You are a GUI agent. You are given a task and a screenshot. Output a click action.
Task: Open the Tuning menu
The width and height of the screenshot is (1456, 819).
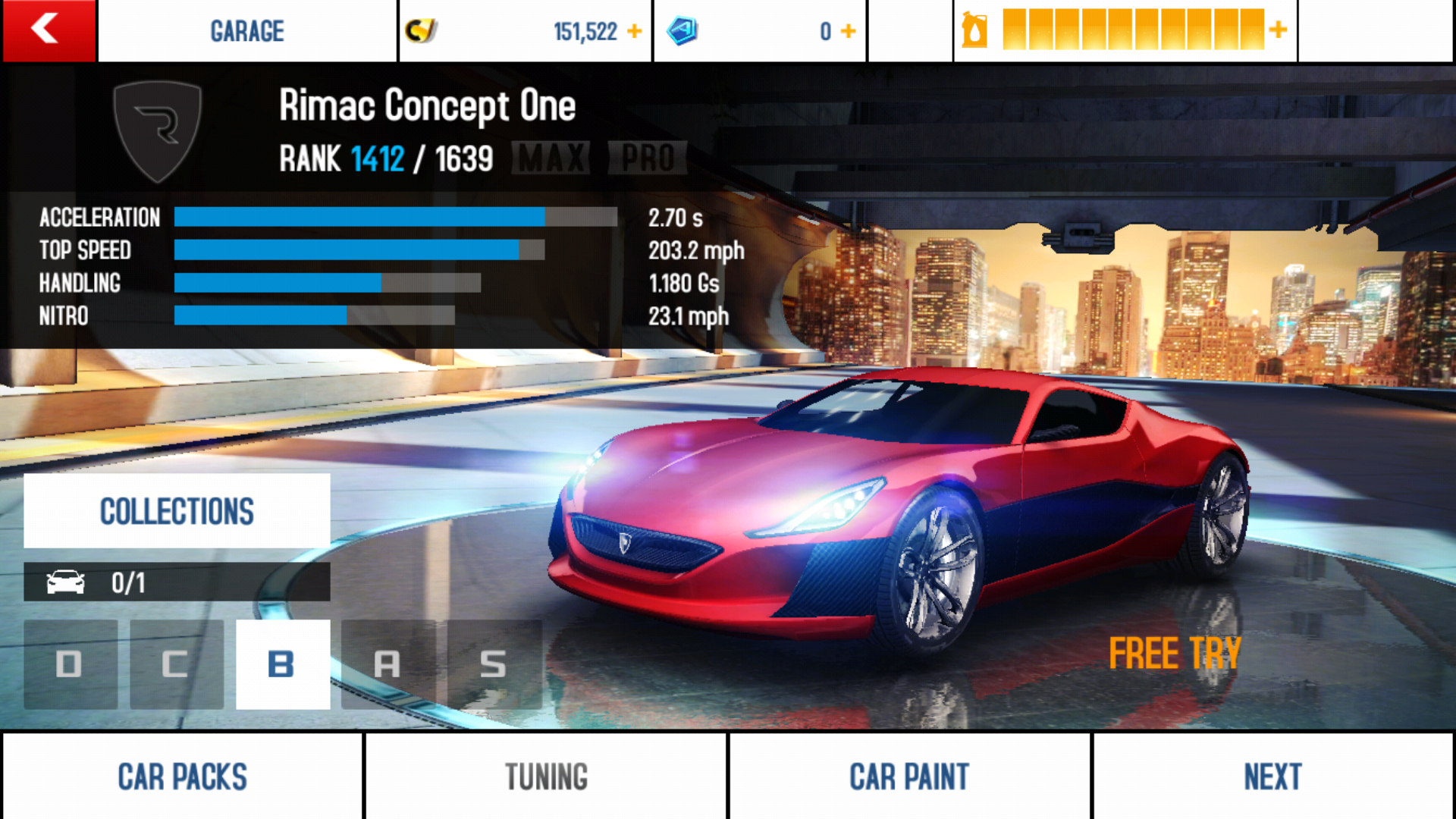click(546, 777)
